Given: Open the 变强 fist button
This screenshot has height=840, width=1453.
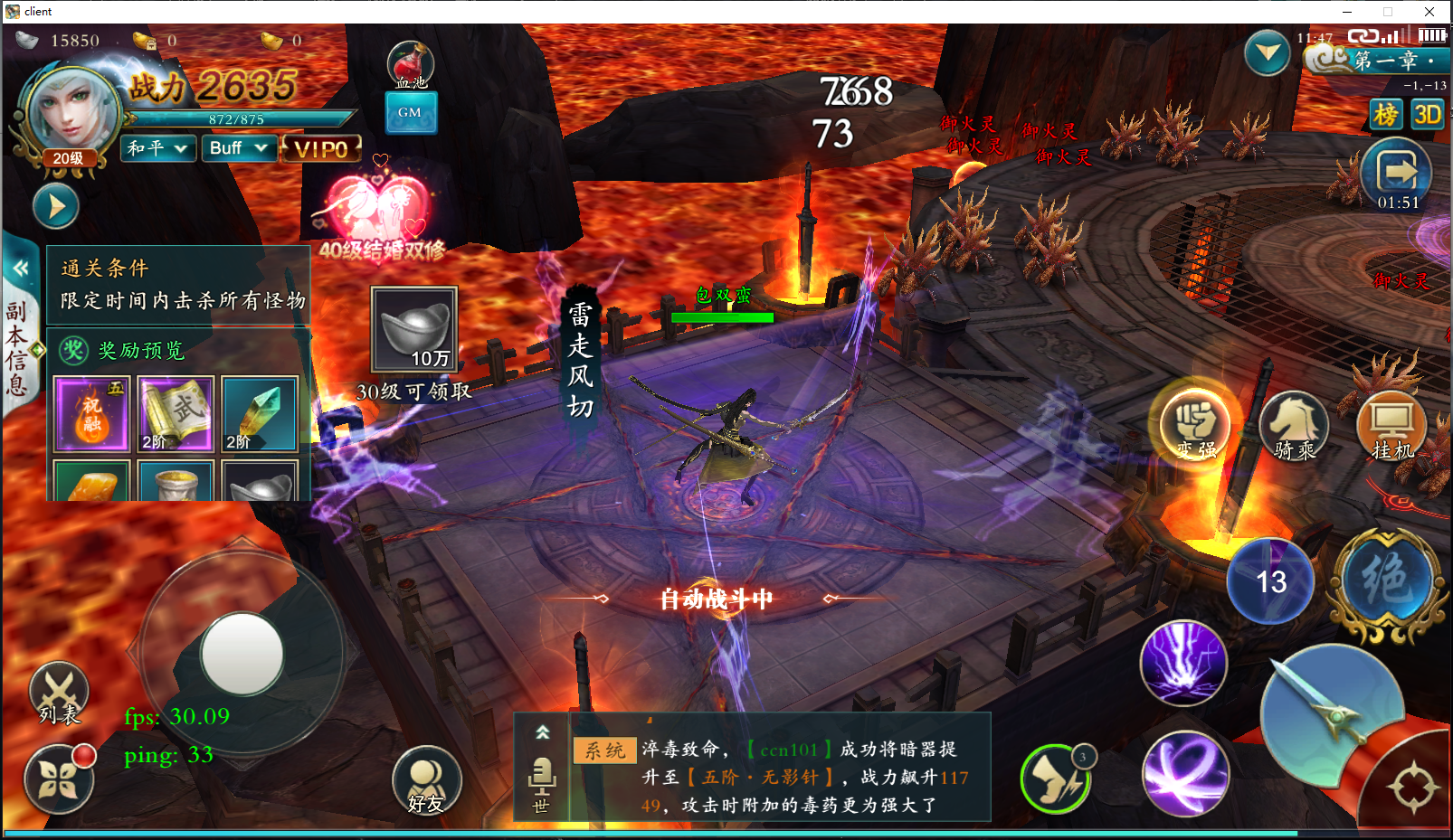Looking at the screenshot, I should pos(1195,423).
